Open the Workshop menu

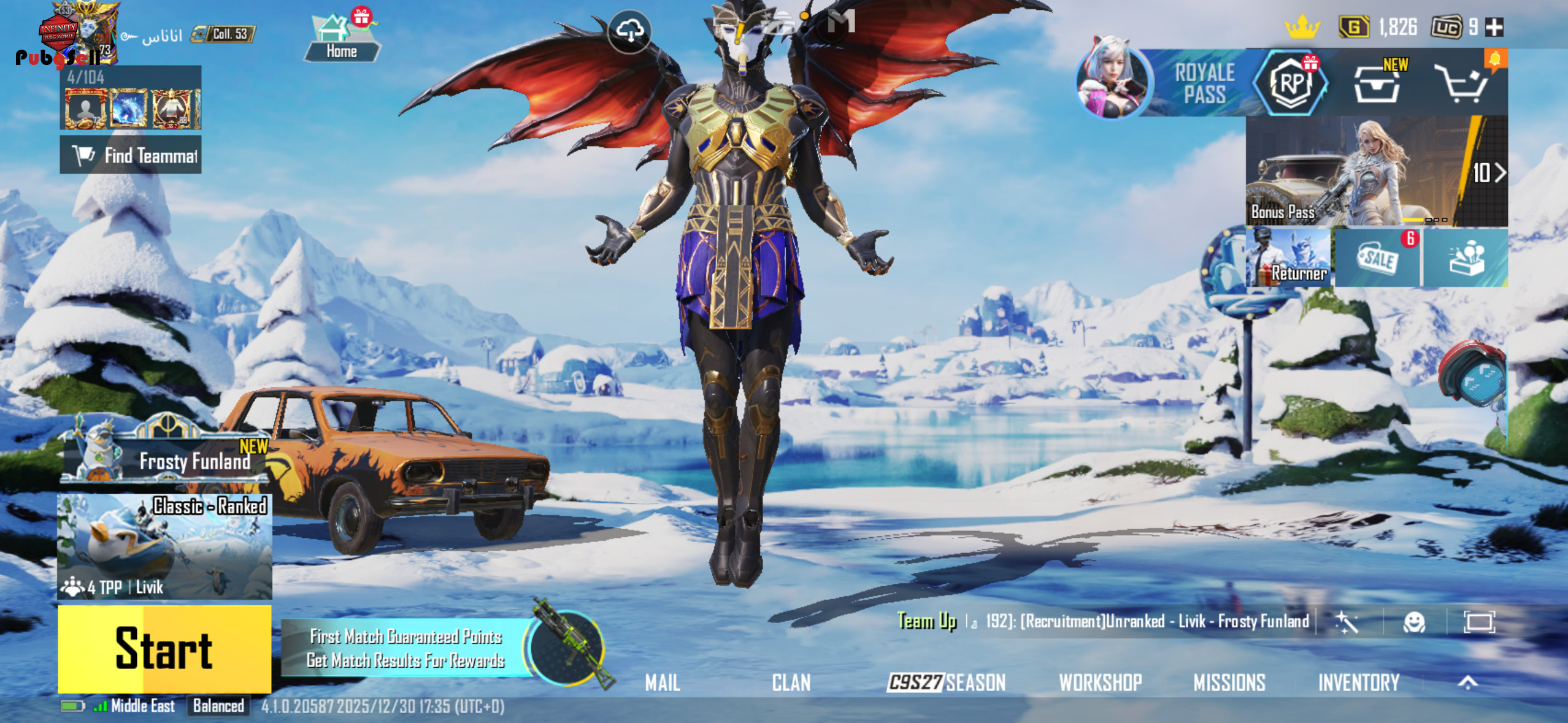click(1101, 683)
